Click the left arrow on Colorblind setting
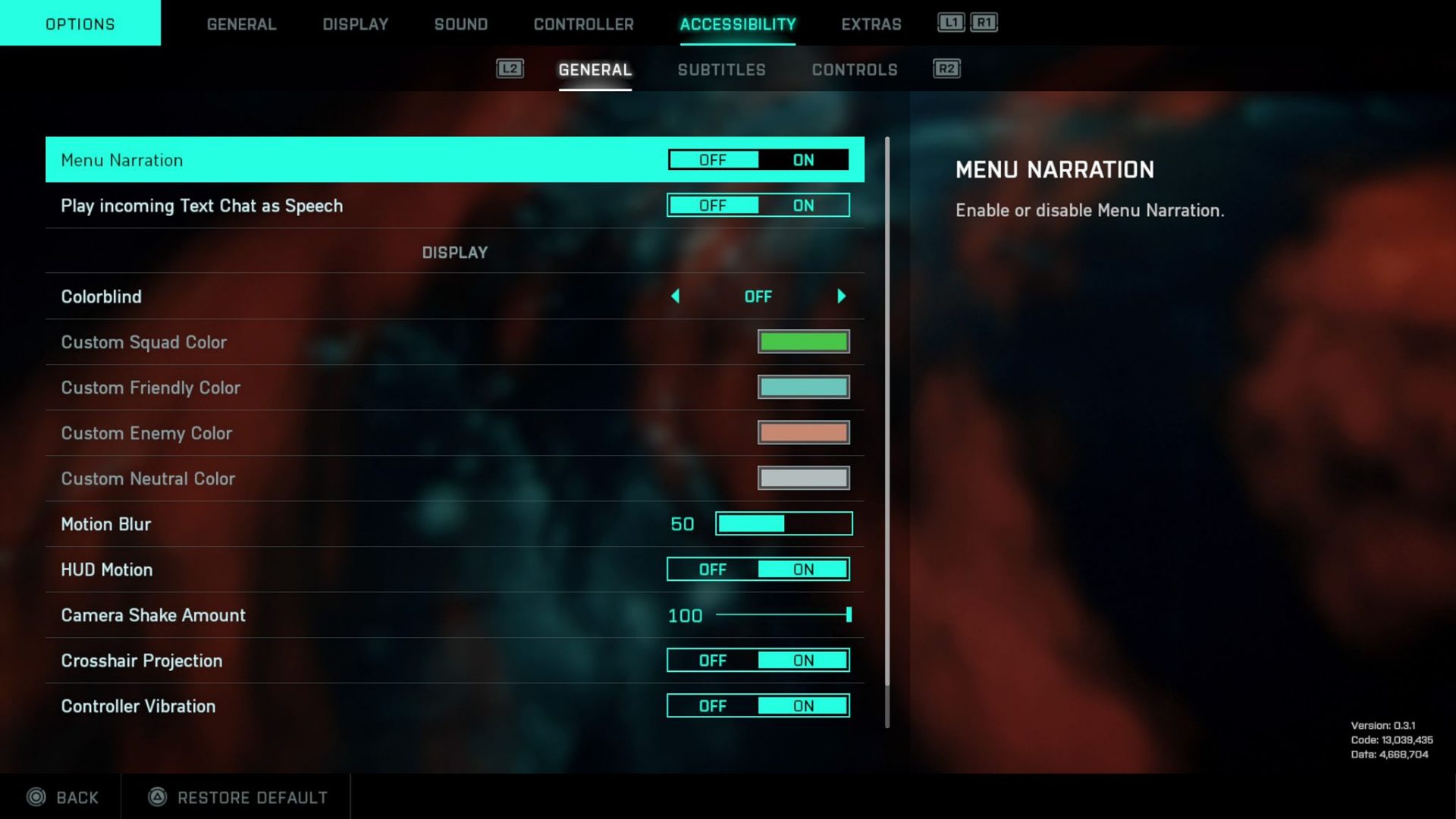 click(x=676, y=296)
